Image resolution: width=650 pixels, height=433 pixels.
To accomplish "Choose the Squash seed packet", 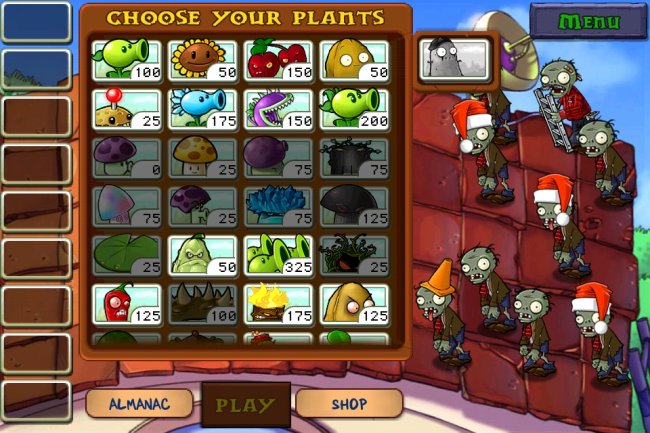I will point(202,255).
